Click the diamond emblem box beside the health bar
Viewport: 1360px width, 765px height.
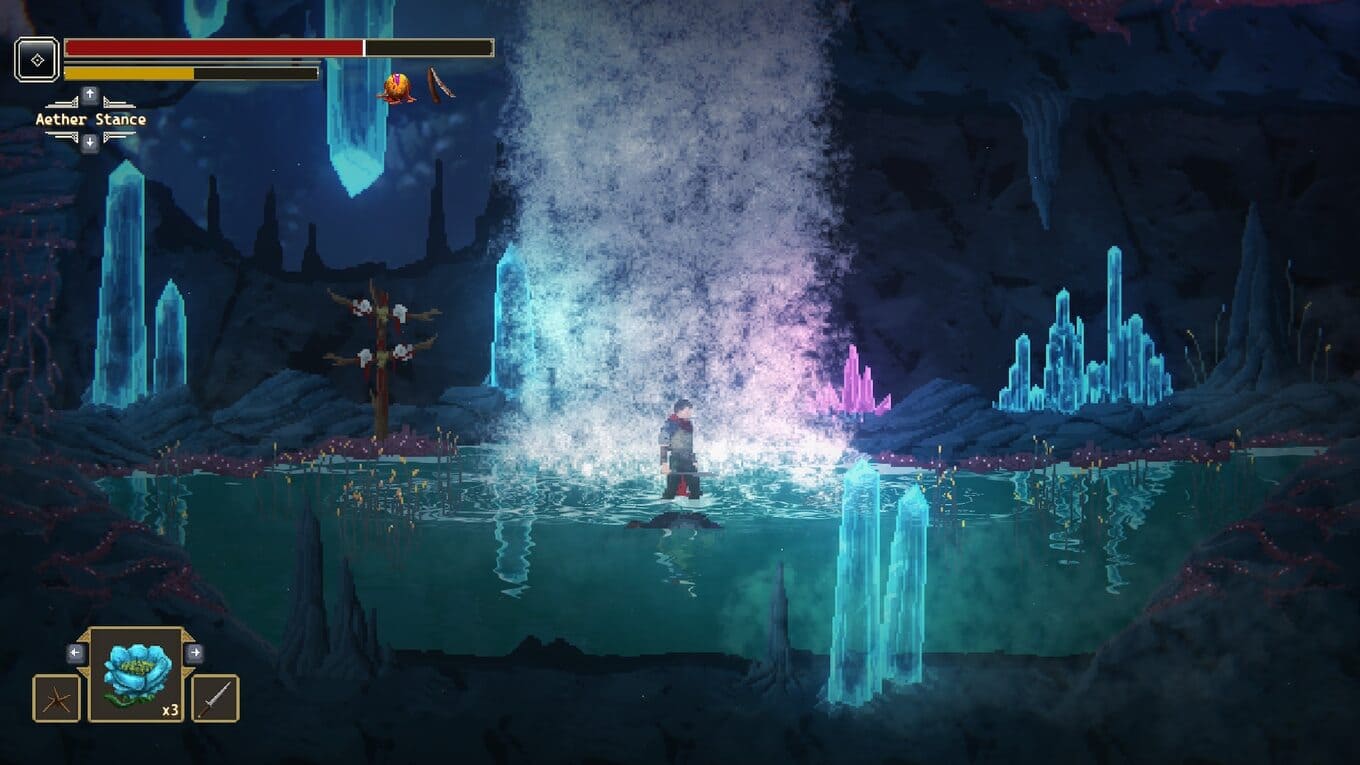click(x=37, y=60)
